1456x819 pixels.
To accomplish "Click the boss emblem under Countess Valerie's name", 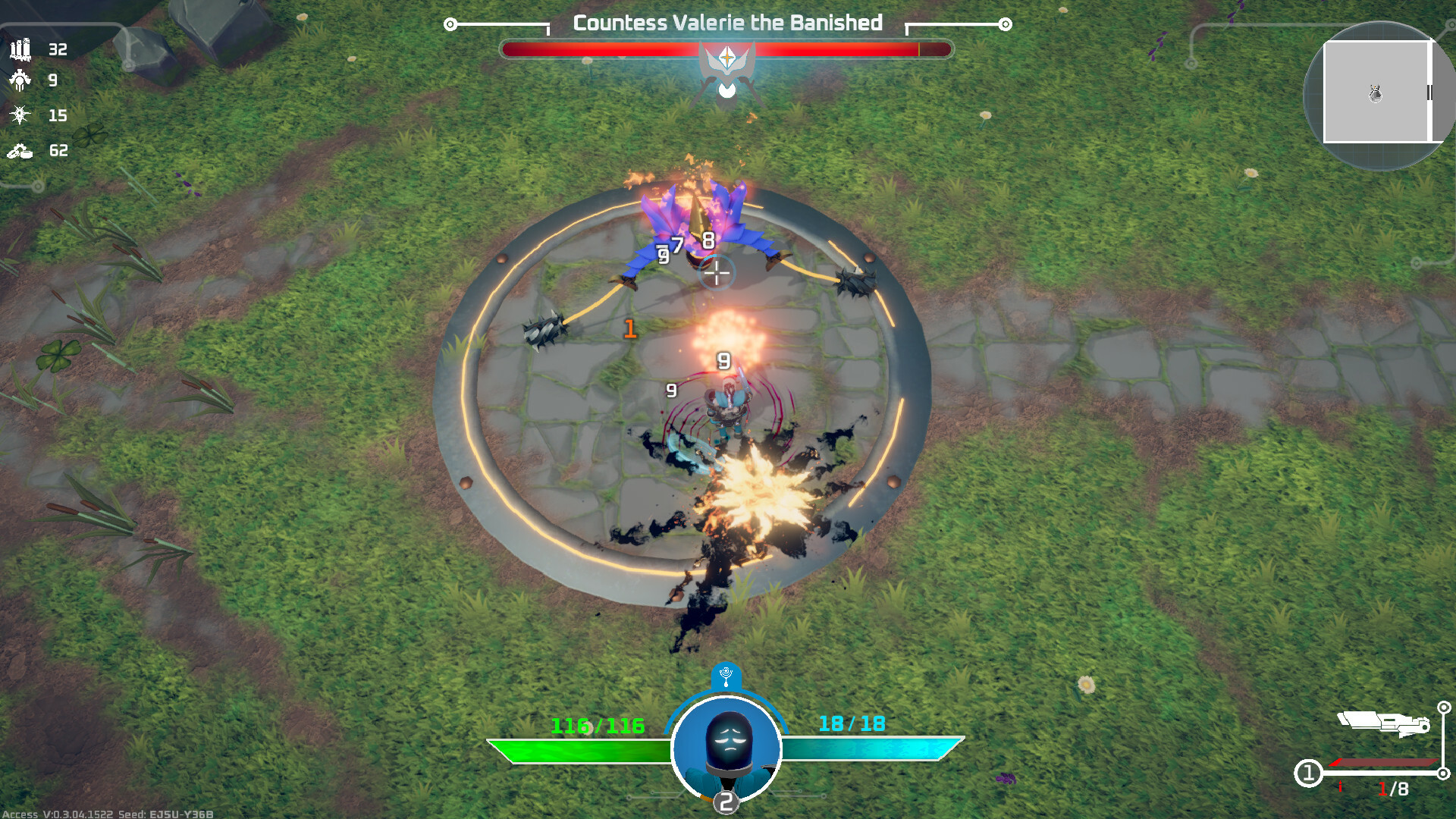I will [726, 68].
